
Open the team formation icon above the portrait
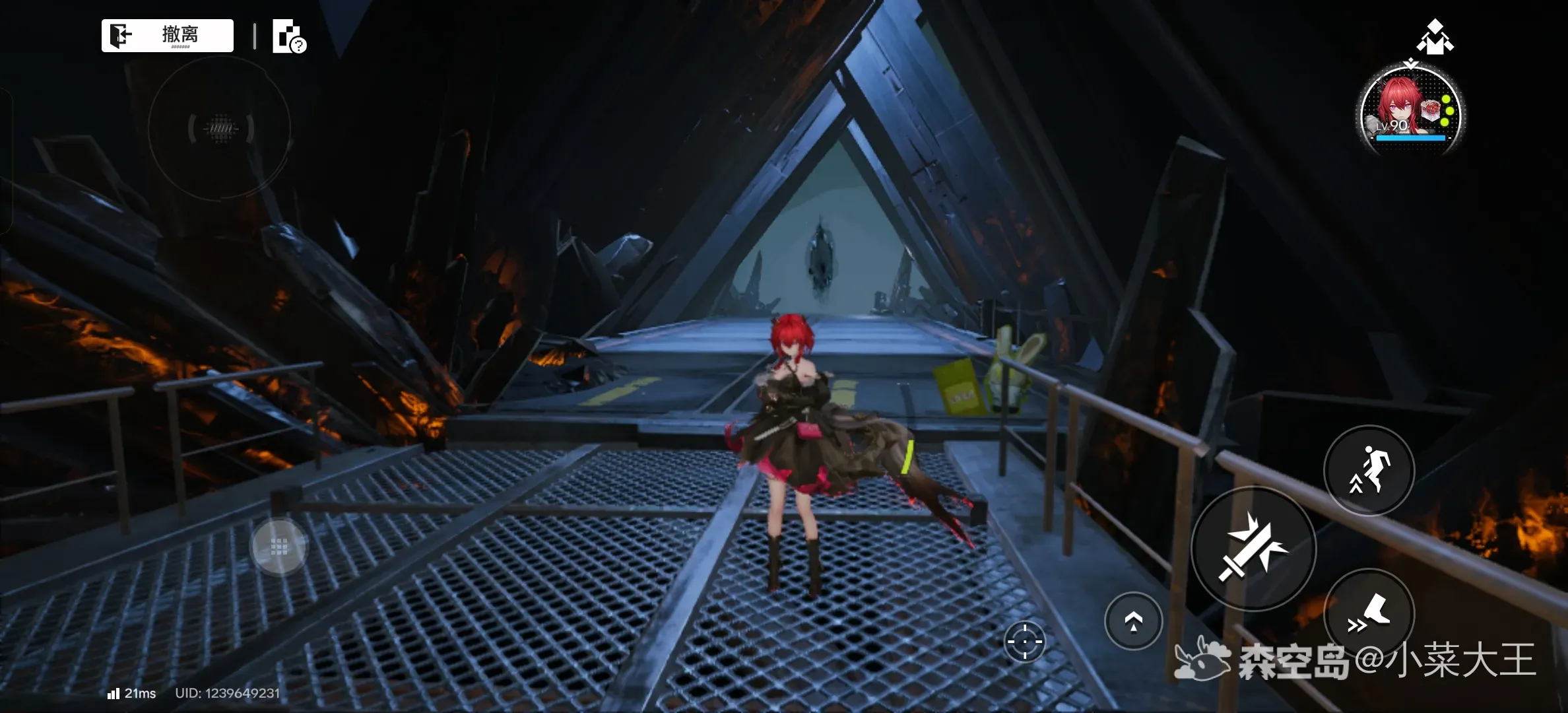click(x=1435, y=37)
